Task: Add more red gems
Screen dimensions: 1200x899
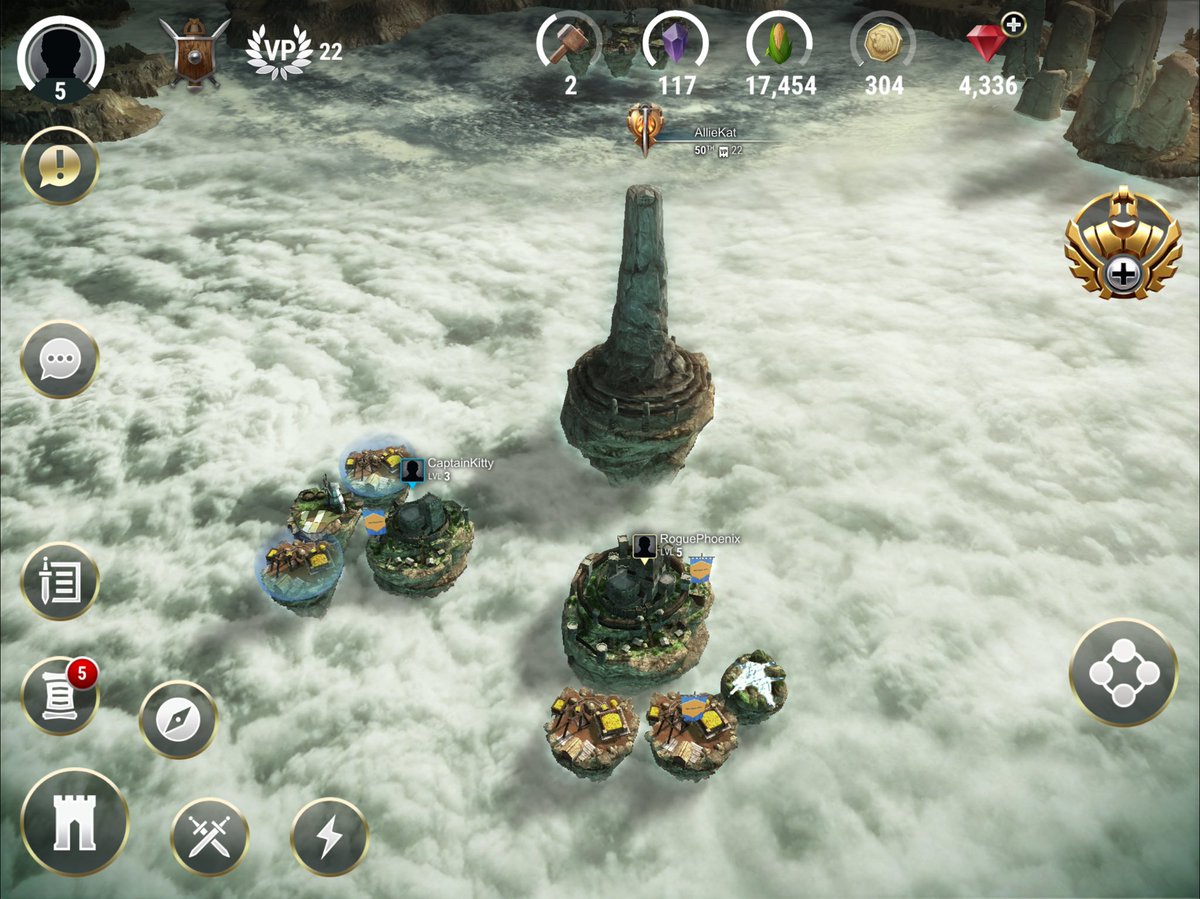Action: (x=1013, y=25)
